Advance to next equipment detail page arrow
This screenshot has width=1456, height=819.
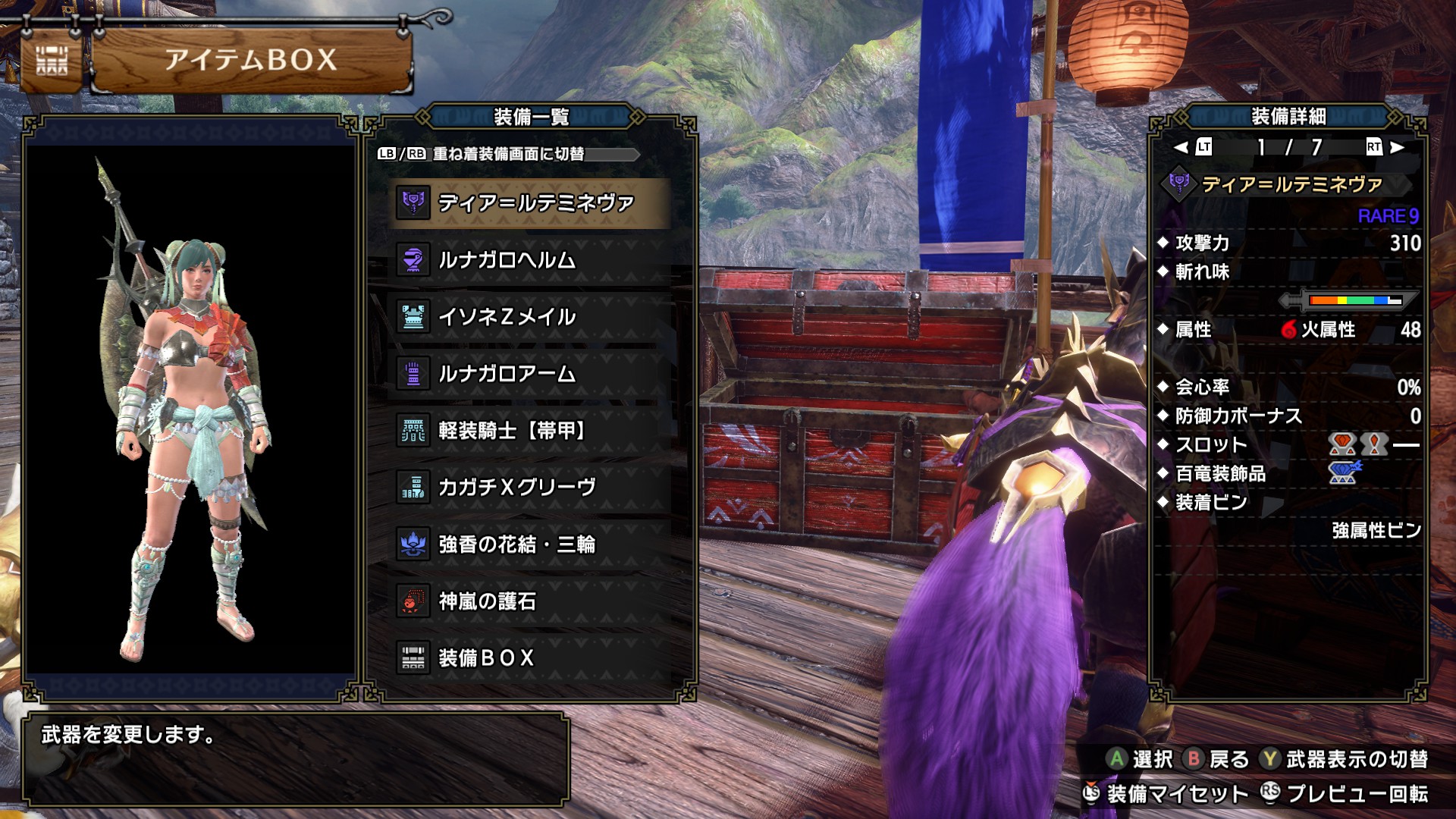click(1397, 147)
